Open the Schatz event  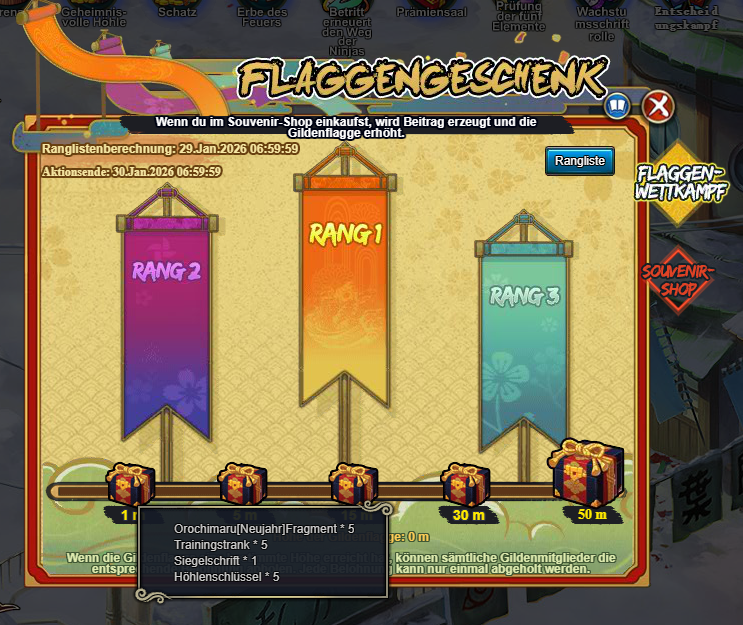coord(177,10)
